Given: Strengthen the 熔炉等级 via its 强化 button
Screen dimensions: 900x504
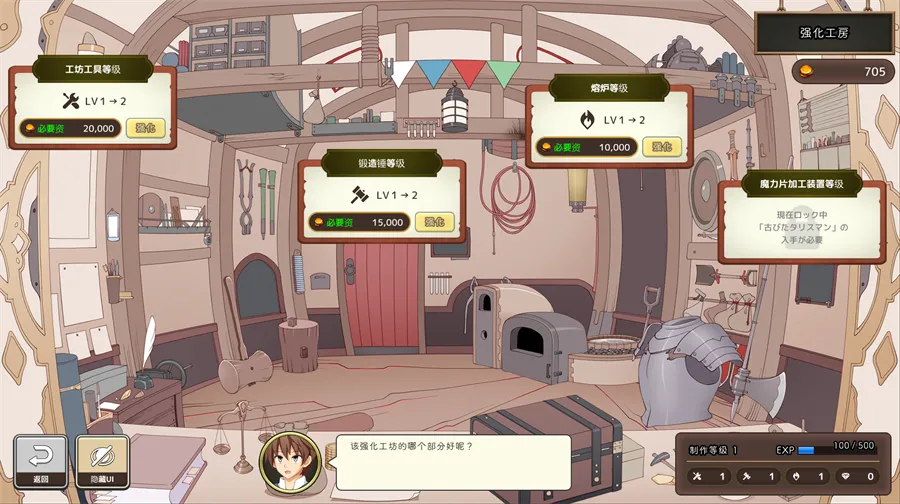Looking at the screenshot, I should pyautogui.click(x=662, y=147).
